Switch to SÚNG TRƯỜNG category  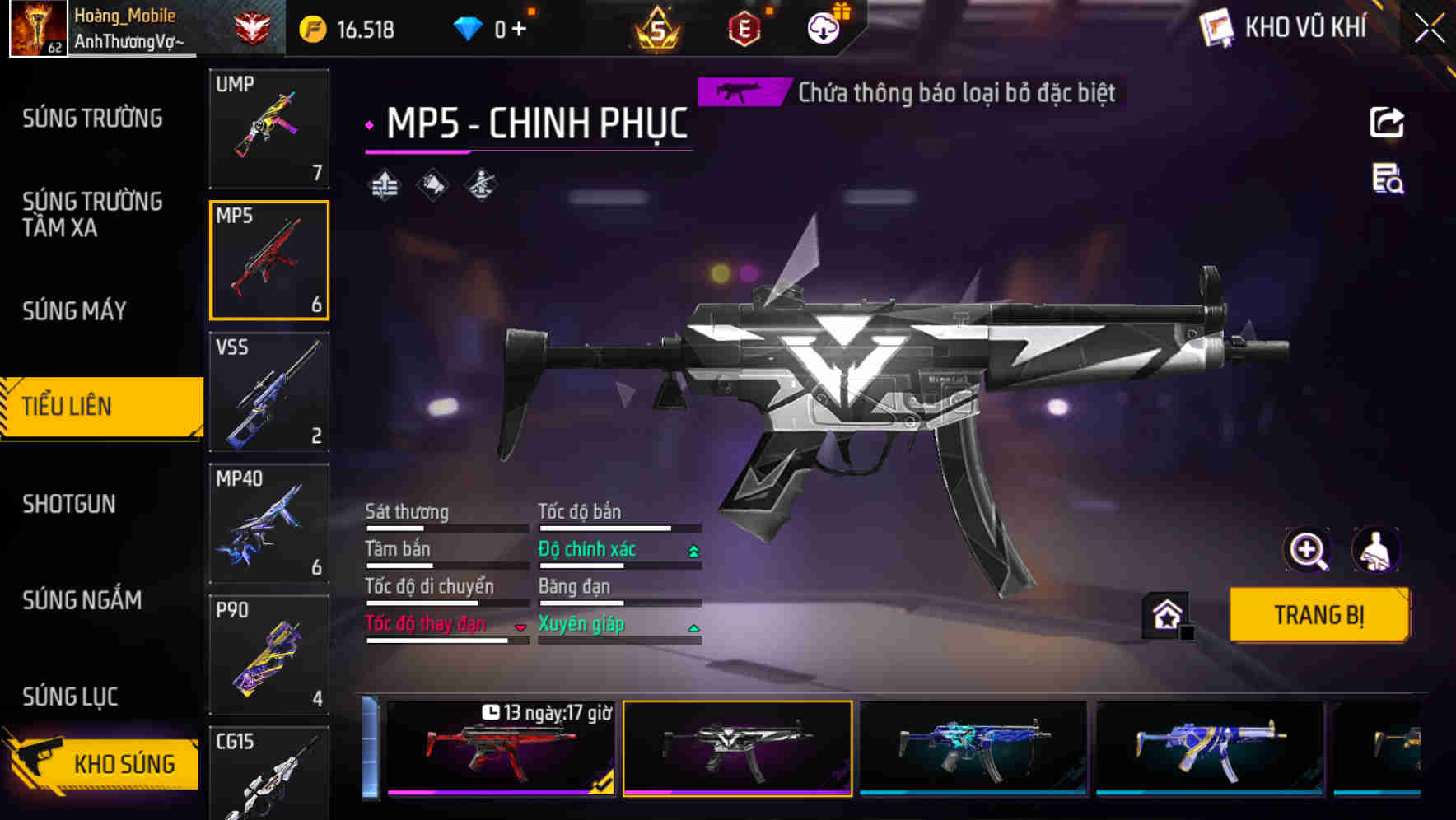tap(92, 119)
